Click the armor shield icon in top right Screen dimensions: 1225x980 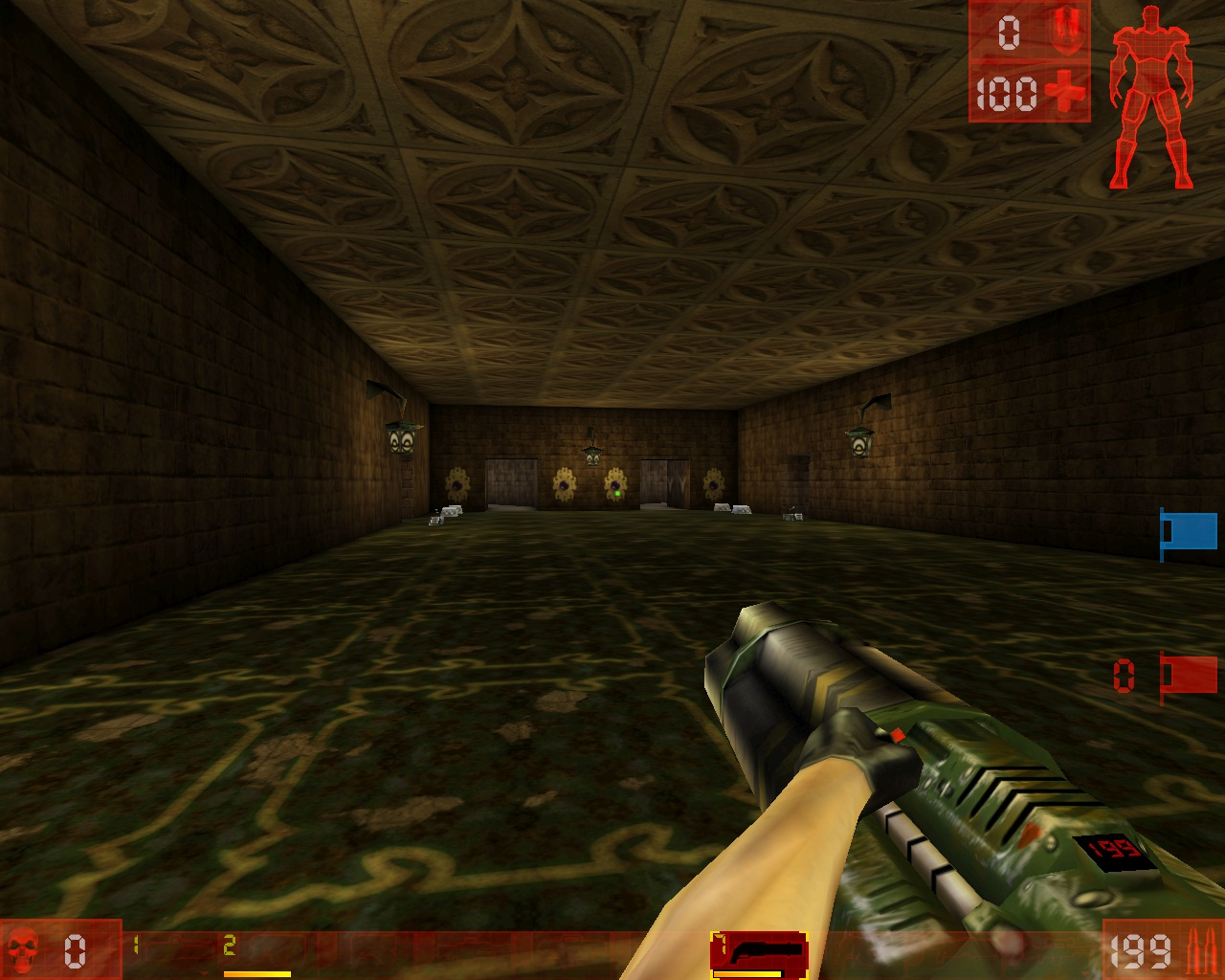(1068, 32)
